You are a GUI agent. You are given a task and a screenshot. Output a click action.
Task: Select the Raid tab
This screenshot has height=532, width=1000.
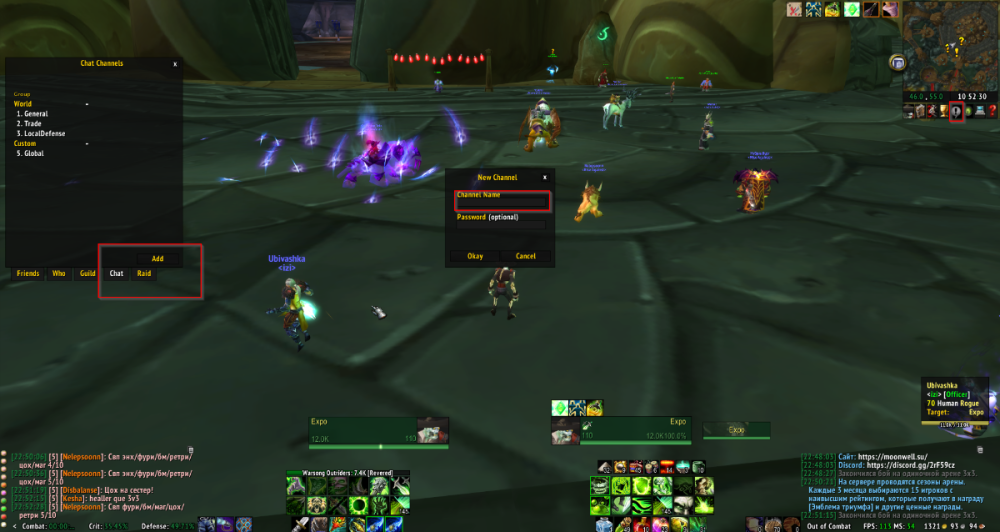[x=144, y=273]
